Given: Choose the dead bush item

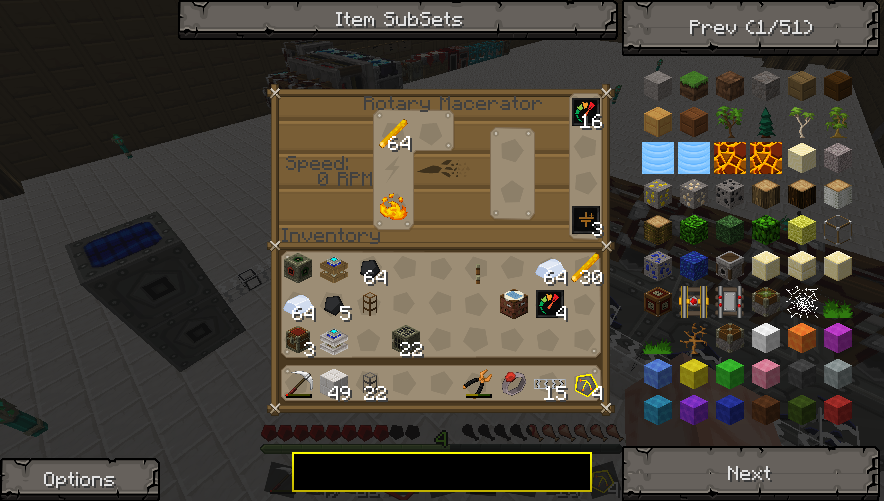Looking at the screenshot, I should point(694,337).
